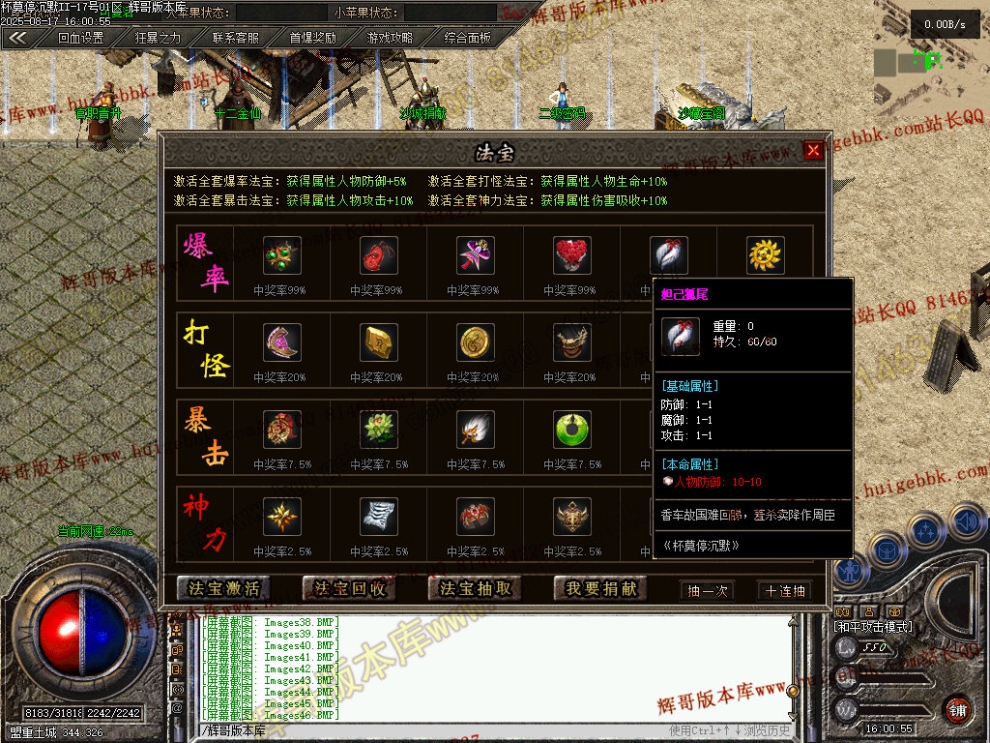This screenshot has height=743, width=990.
Task: Draw once with 抽一次
Action: 708,590
